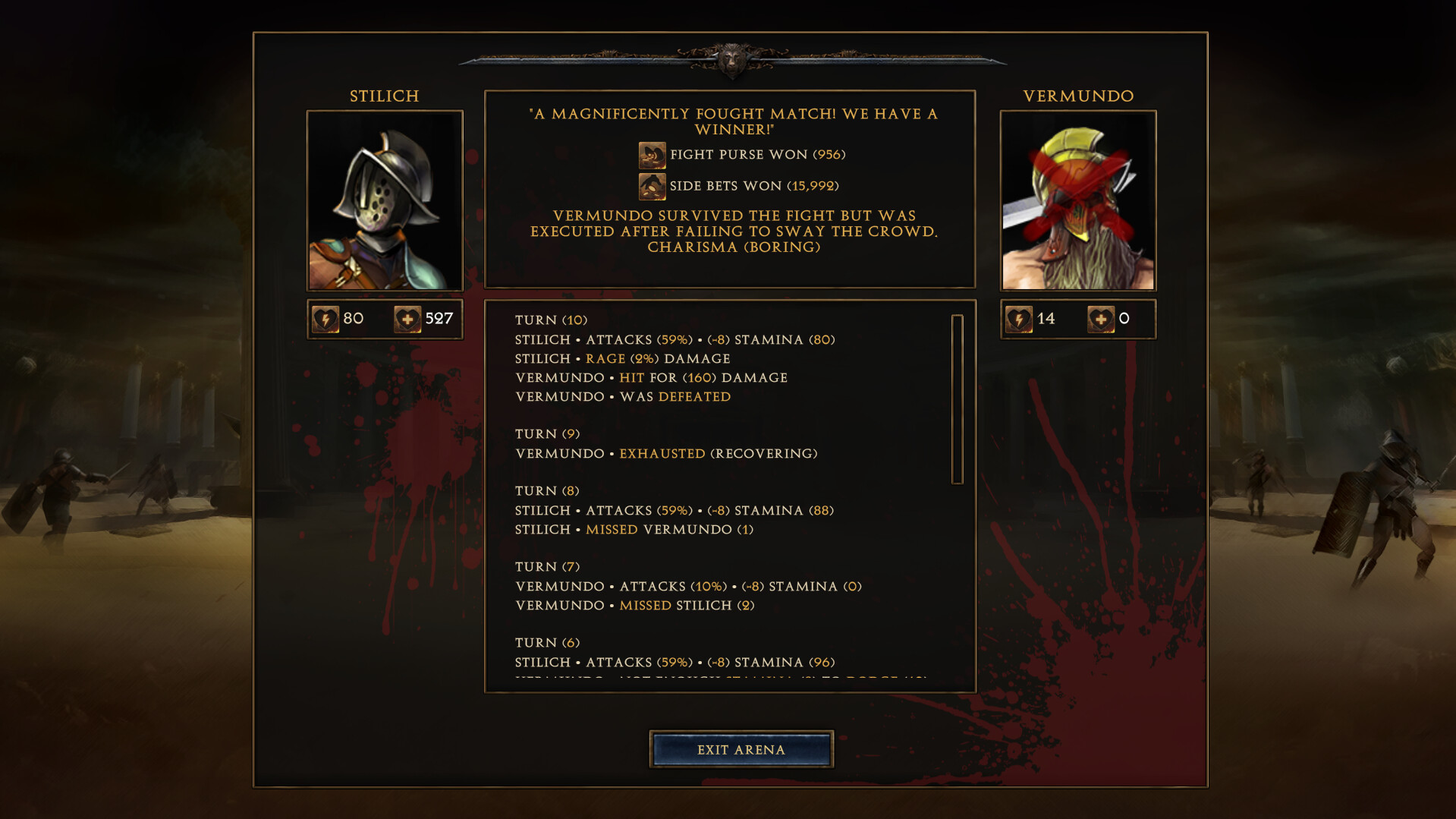Click Vermundo's lightning stamina icon
The image size is (1456, 819).
coord(1020,319)
